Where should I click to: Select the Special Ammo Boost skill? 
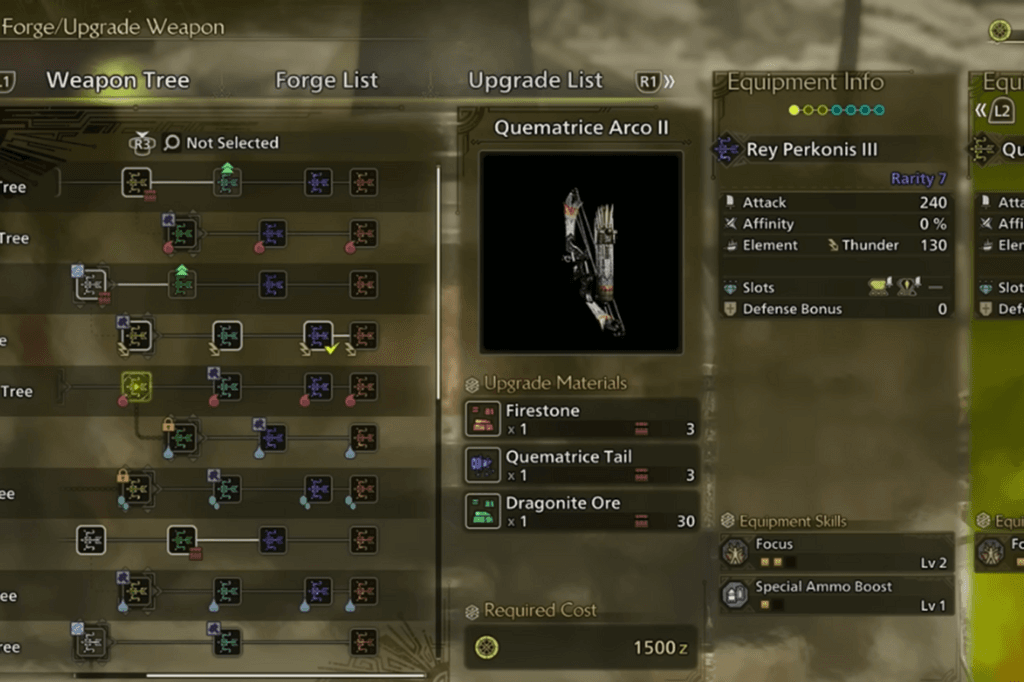click(834, 596)
